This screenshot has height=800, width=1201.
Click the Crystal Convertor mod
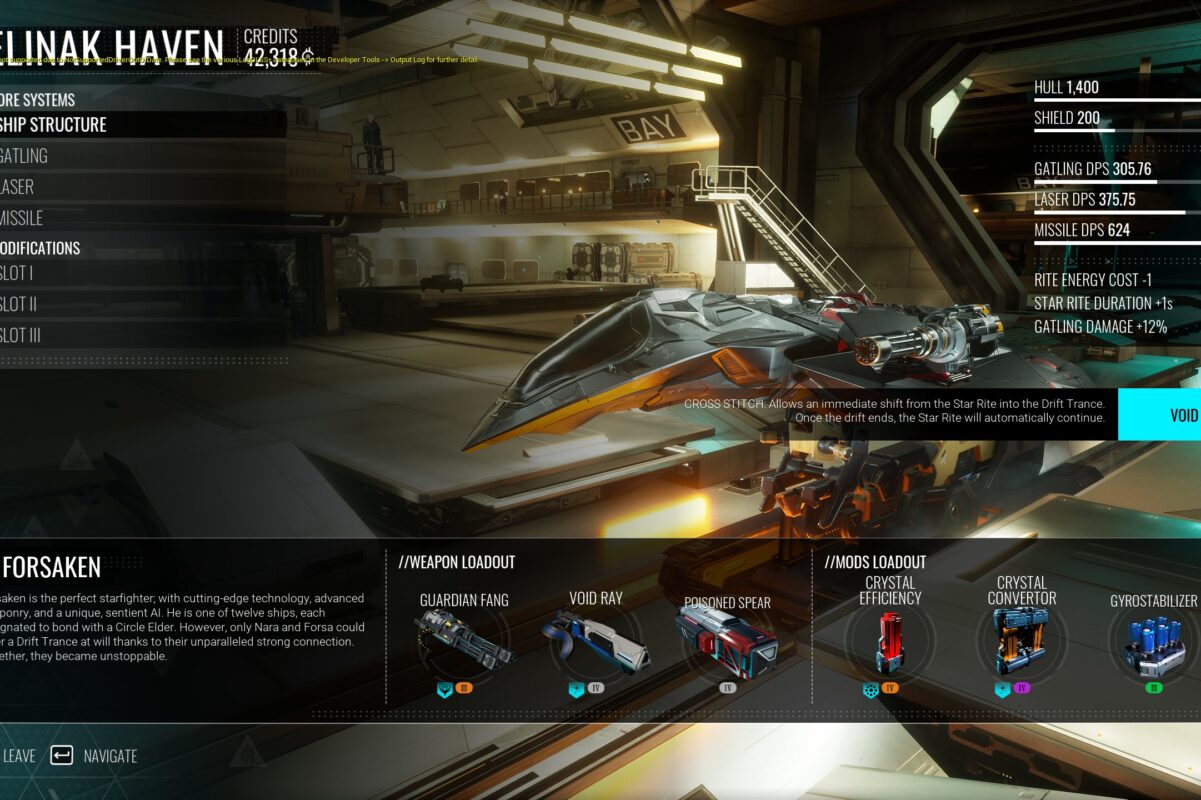[1020, 640]
